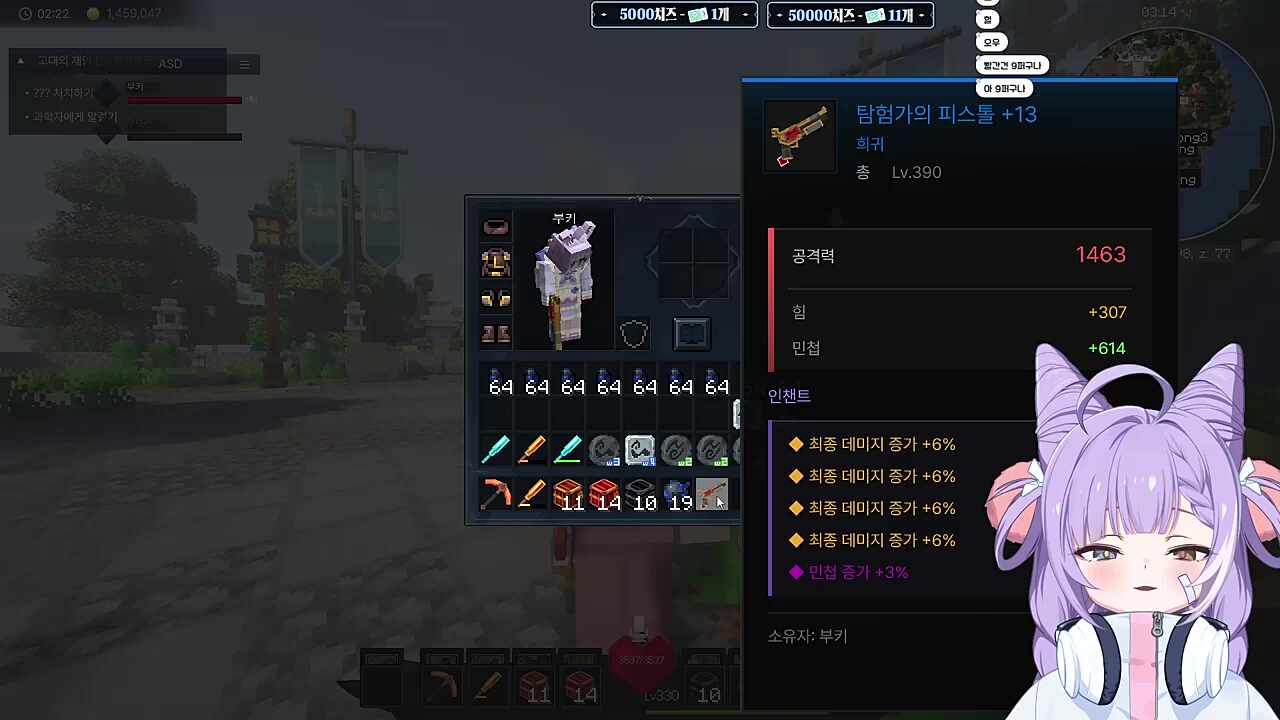Expand the 50000치즈 11개 dropdown

pyautogui.click(x=850, y=15)
